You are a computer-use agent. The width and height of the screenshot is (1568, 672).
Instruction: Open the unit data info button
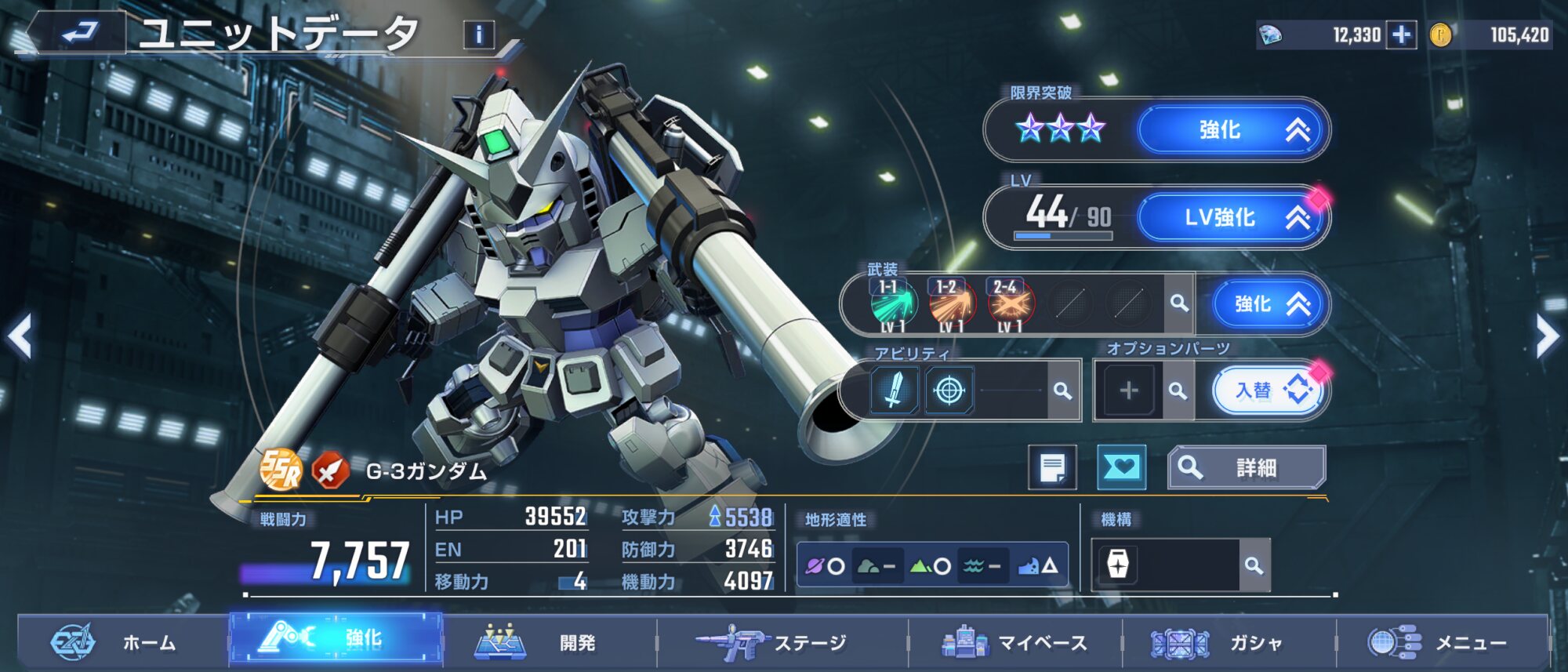pyautogui.click(x=479, y=35)
